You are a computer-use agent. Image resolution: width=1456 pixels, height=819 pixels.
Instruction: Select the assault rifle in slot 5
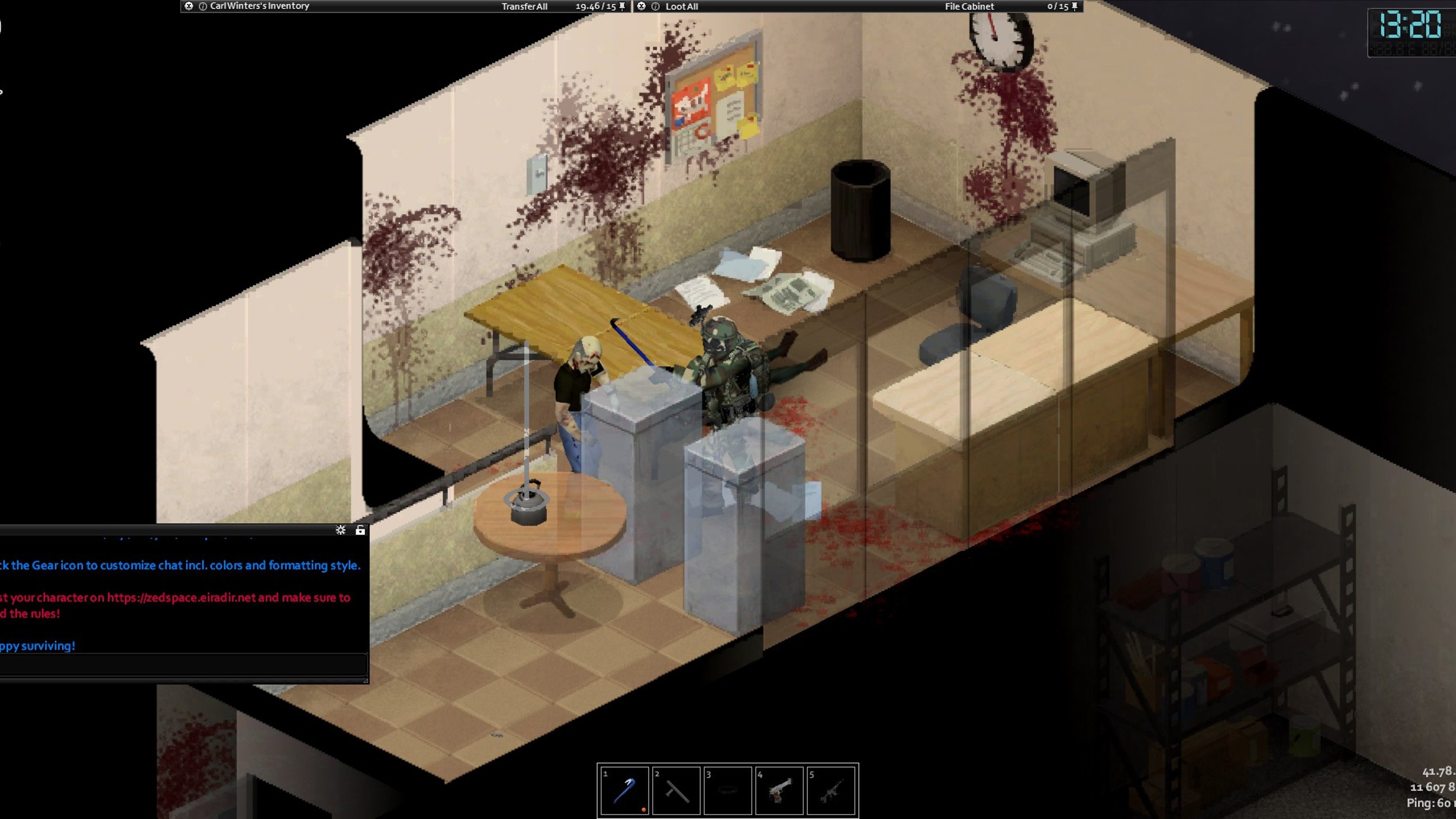[x=831, y=790]
